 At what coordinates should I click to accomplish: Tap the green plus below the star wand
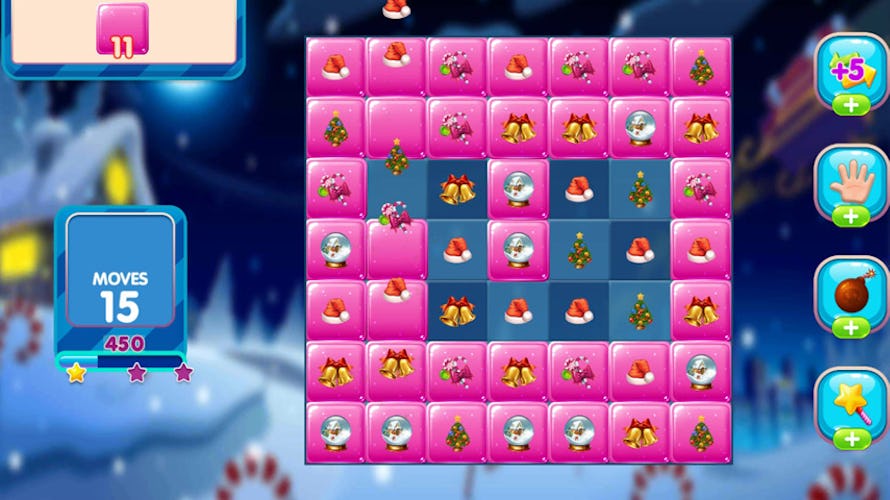[x=851, y=438]
